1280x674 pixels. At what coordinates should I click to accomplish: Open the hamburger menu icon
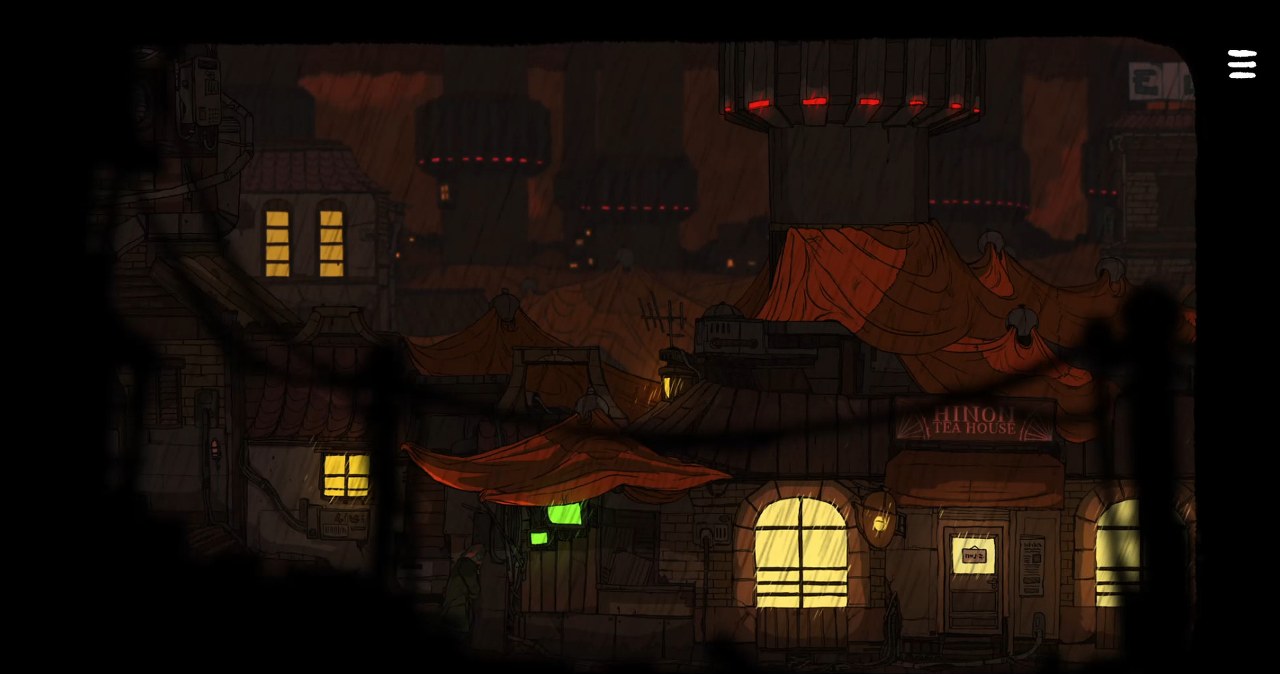[x=1242, y=64]
